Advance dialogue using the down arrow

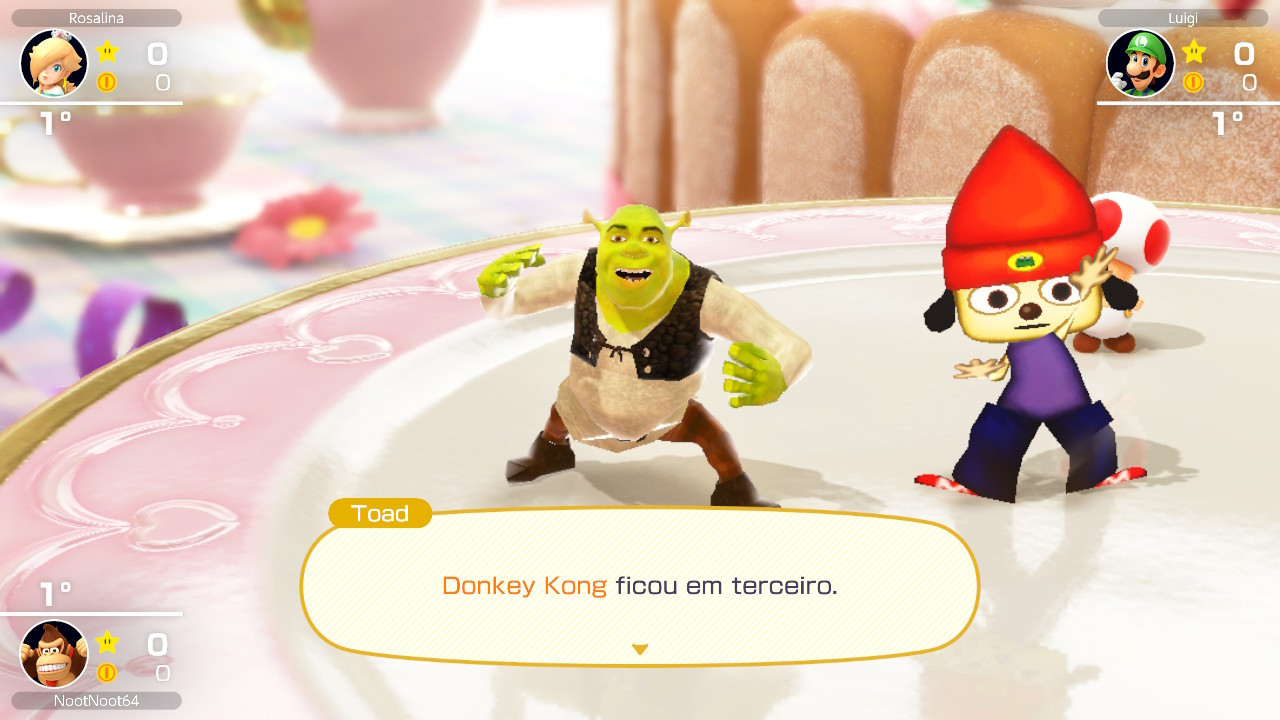pyautogui.click(x=639, y=648)
